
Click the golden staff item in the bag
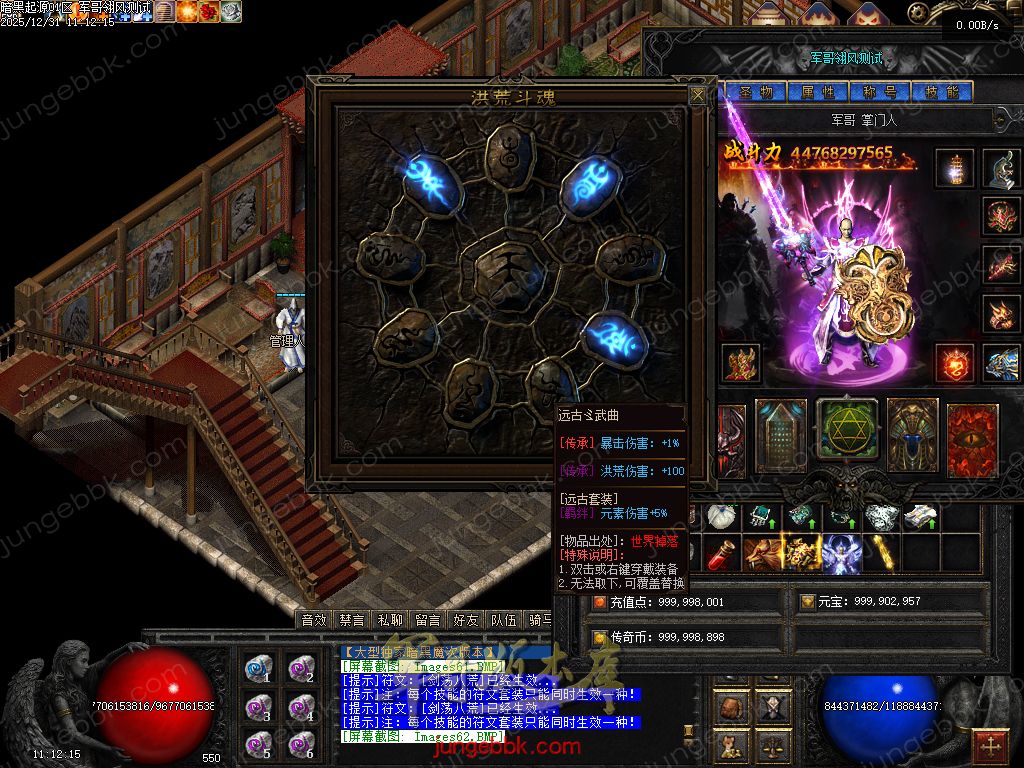(x=881, y=553)
